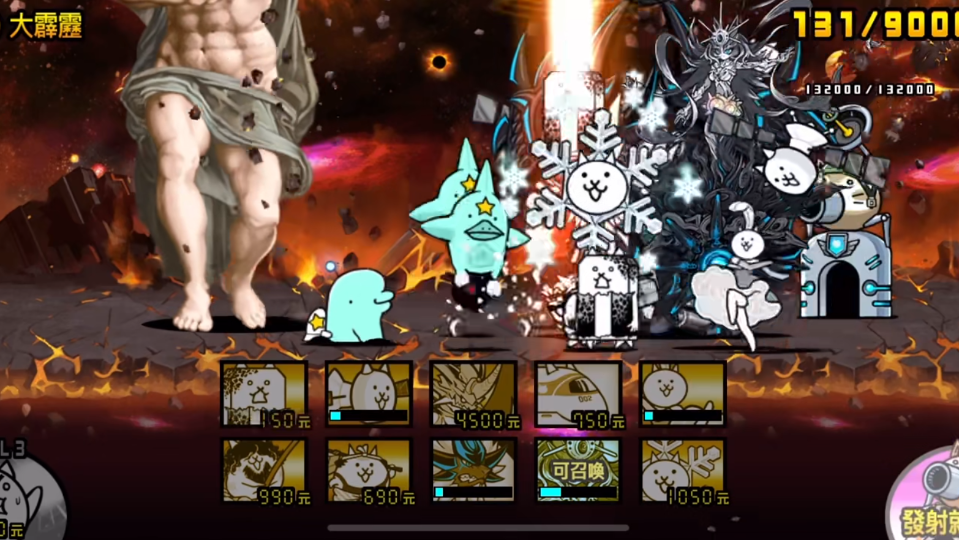Tap the 可召喚 unit slot
The width and height of the screenshot is (959, 540).
click(578, 470)
